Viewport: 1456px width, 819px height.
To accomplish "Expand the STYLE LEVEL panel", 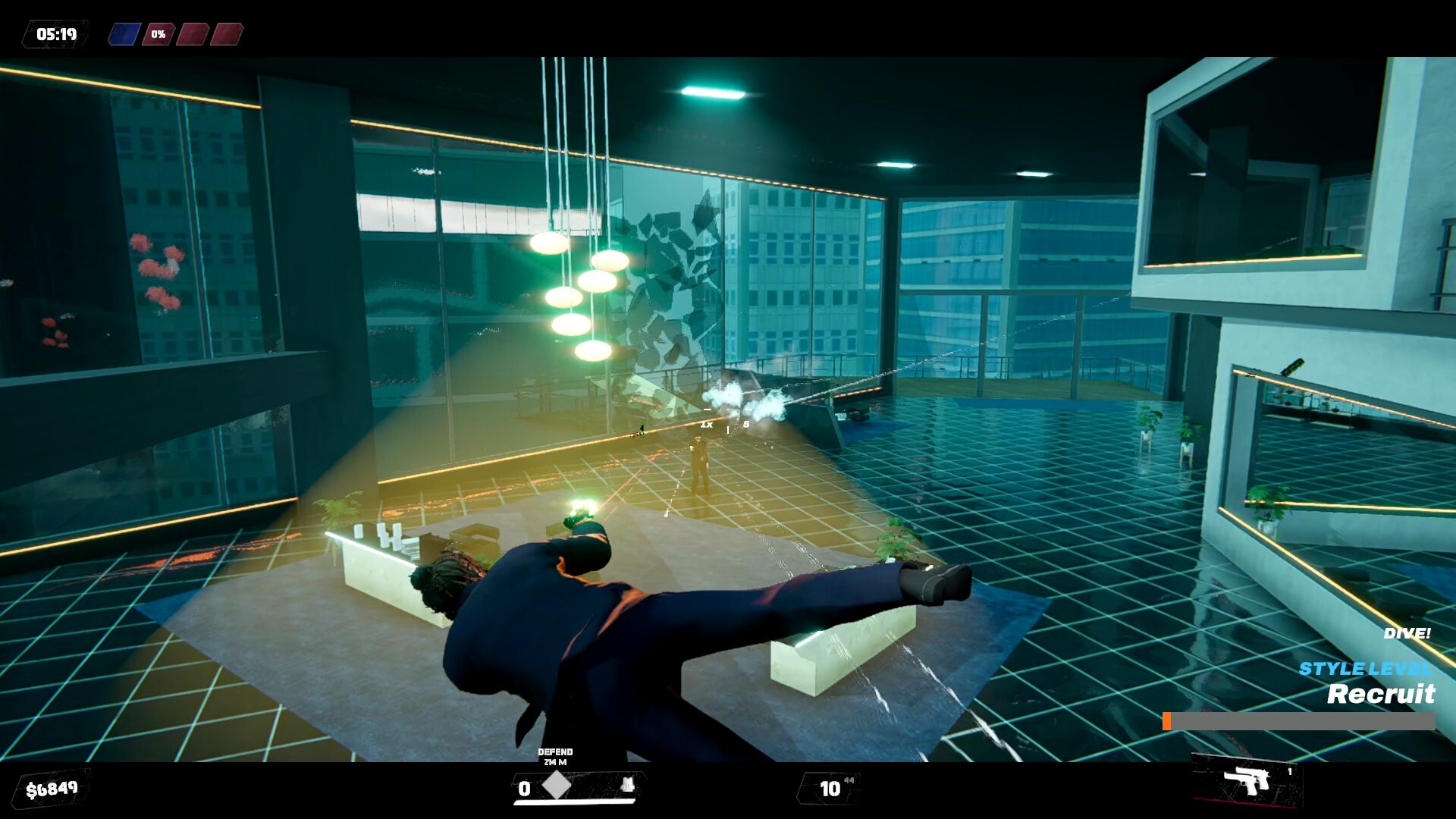I will [1365, 670].
